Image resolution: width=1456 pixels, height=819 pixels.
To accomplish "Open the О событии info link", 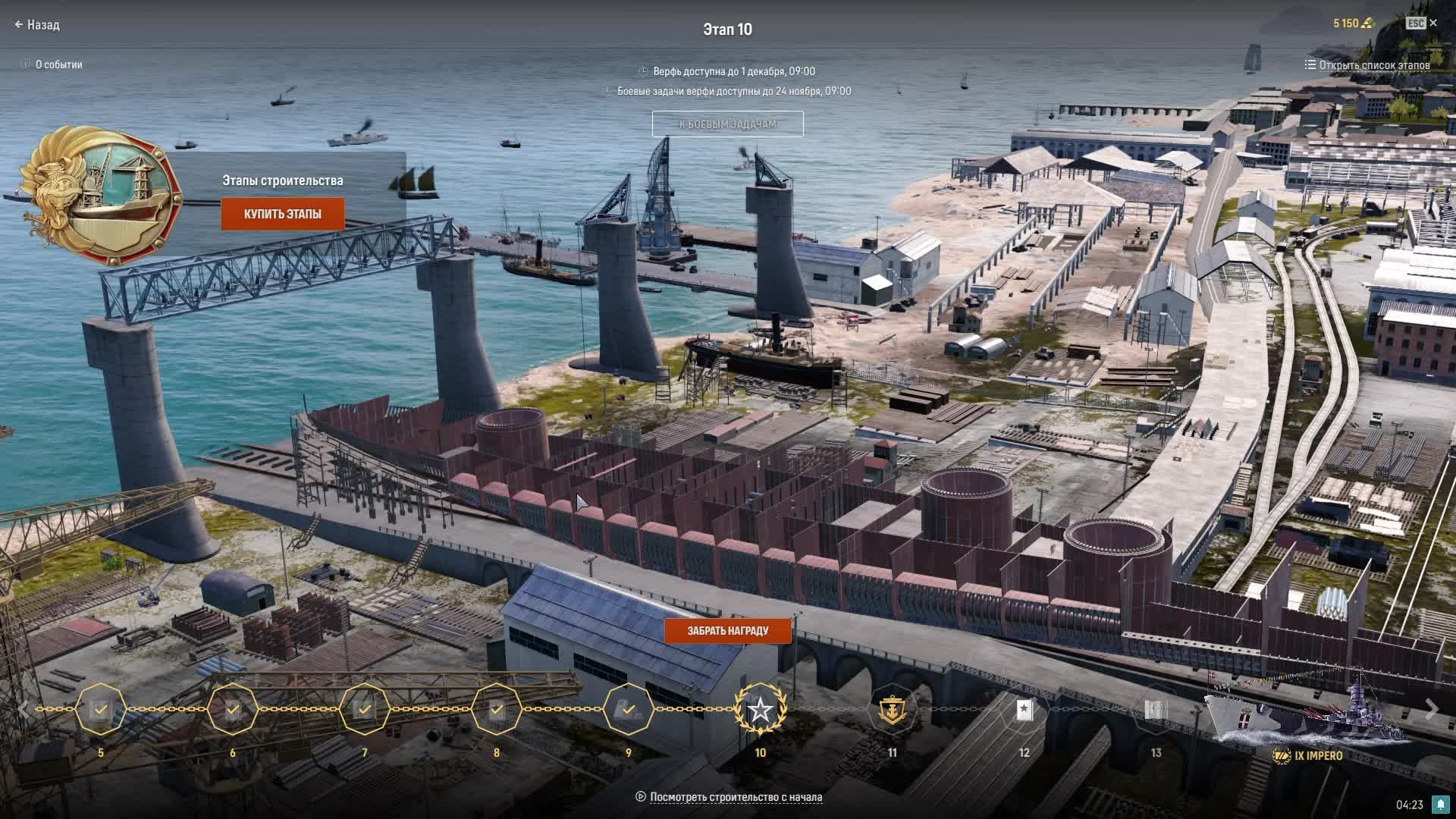I will click(52, 64).
